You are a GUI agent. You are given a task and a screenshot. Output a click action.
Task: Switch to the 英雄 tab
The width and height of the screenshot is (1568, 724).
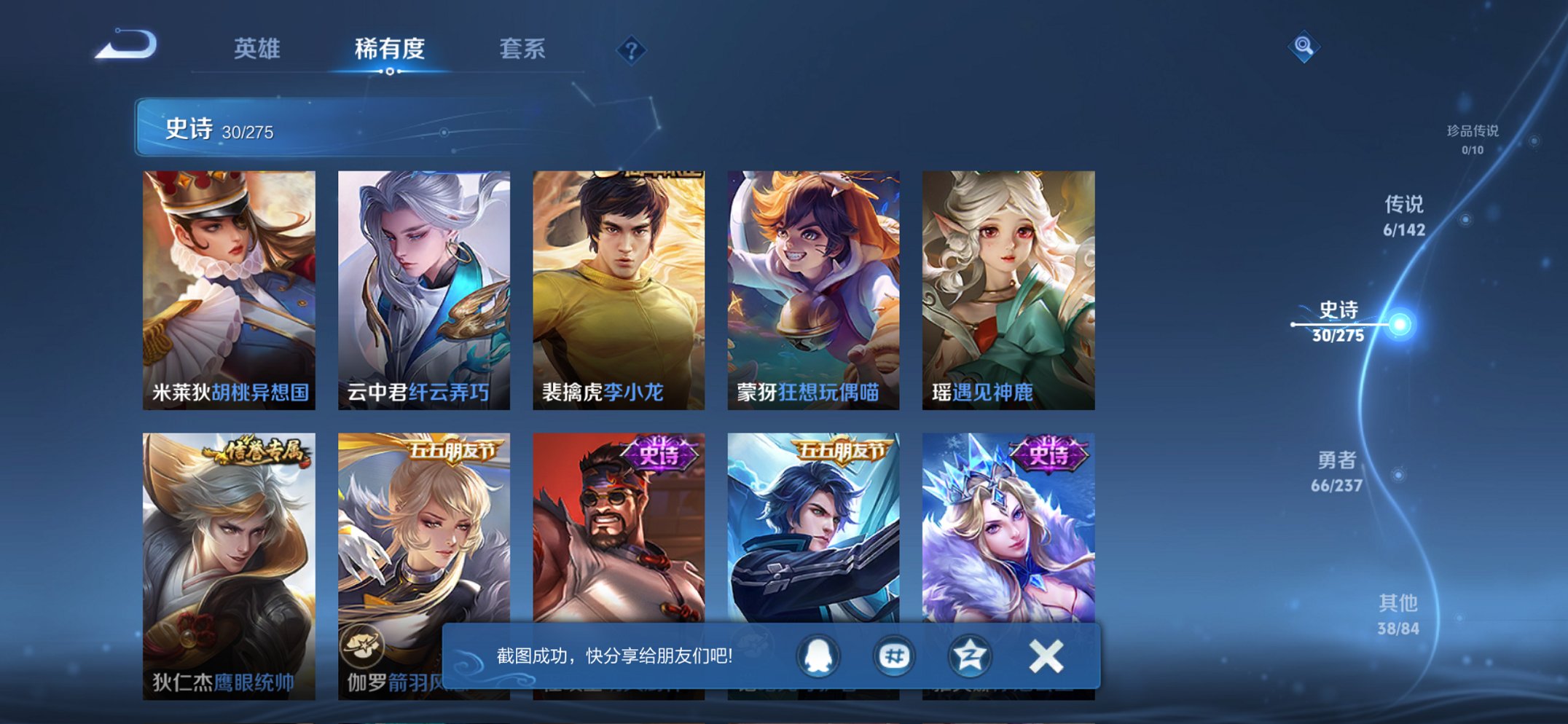click(256, 50)
